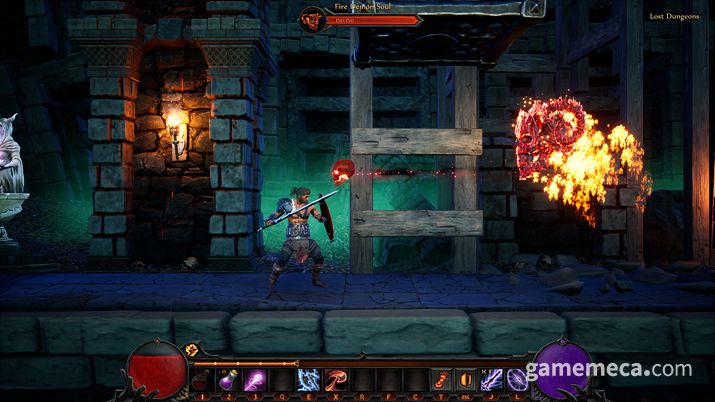Cast the blue lightning skill
715x402 pixels.
point(308,380)
